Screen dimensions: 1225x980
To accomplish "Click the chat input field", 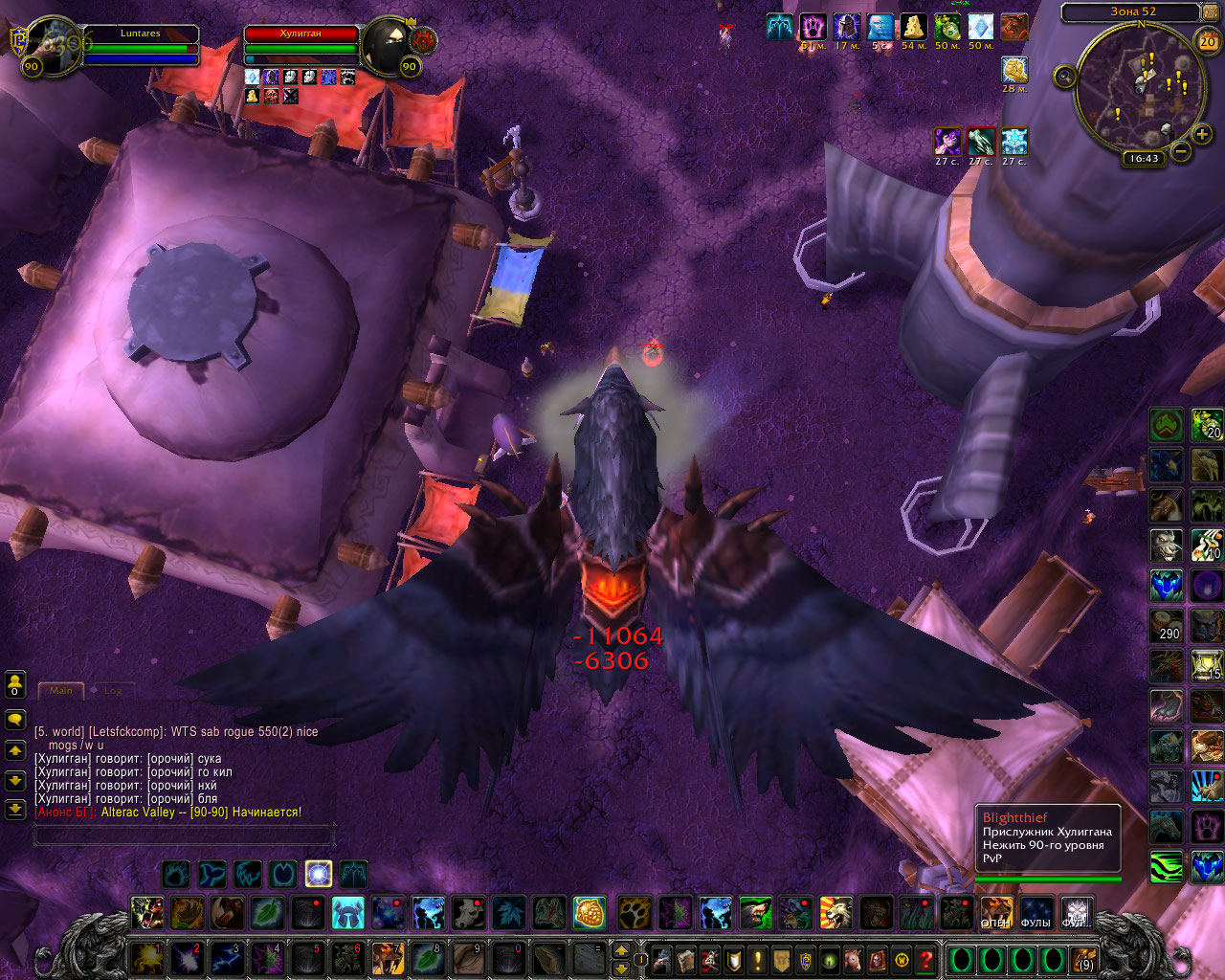I will click(x=184, y=835).
